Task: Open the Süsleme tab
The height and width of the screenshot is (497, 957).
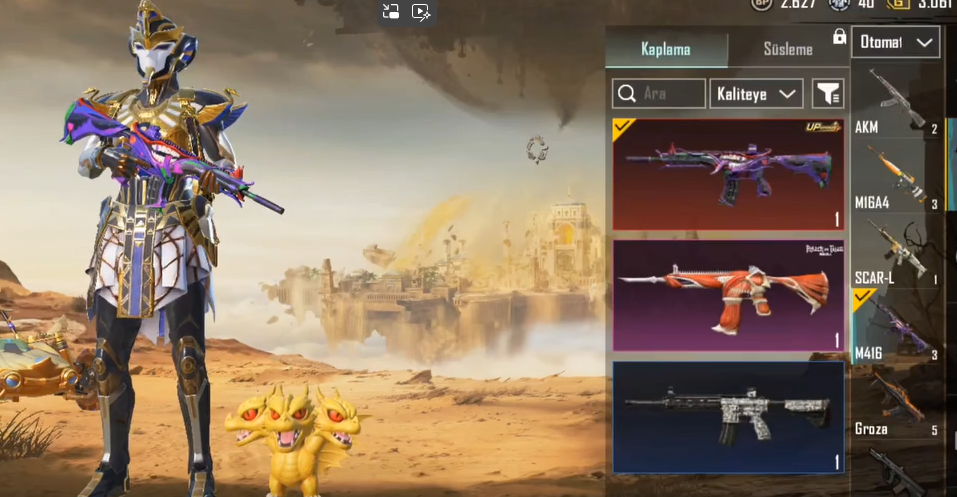Action: point(786,49)
